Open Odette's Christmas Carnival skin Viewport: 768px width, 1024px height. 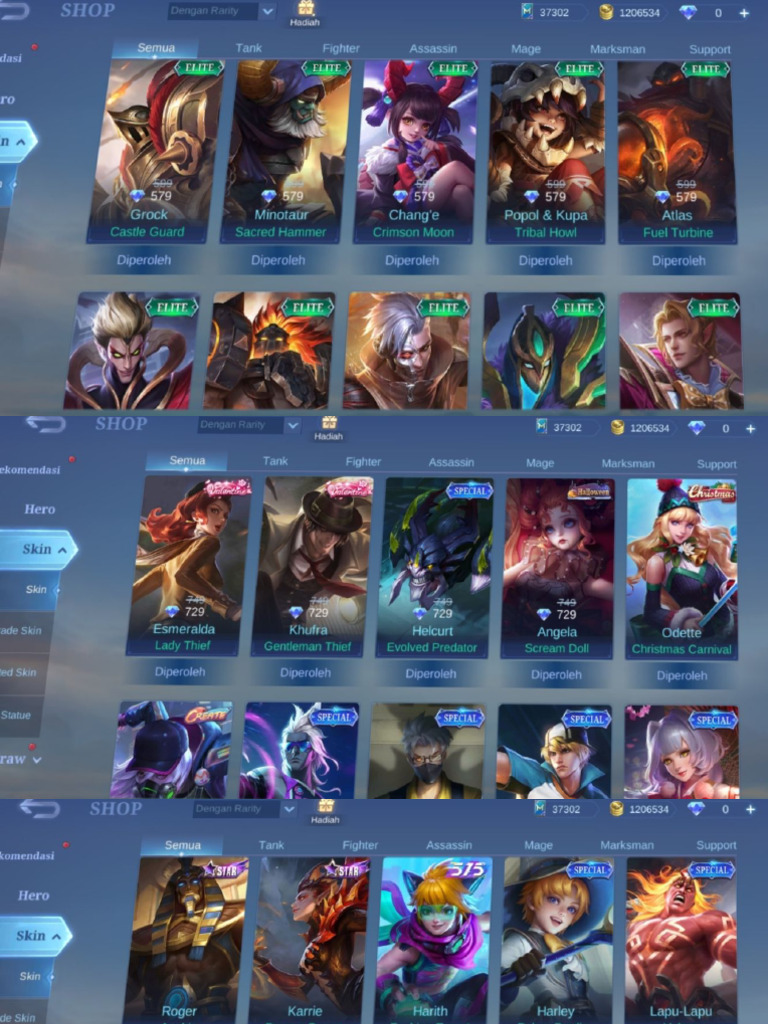pyautogui.click(x=681, y=565)
